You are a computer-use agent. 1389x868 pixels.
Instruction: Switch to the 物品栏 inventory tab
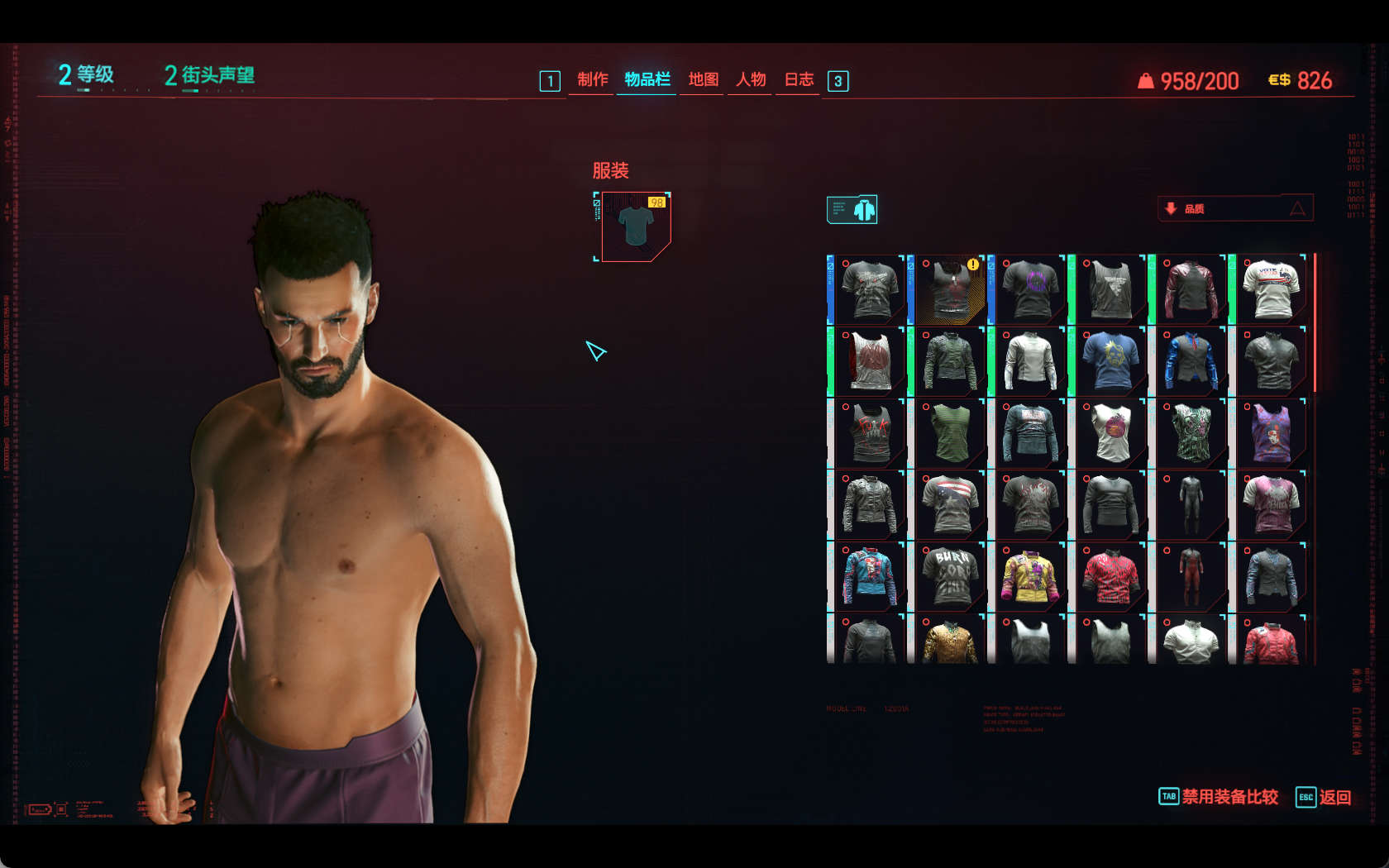click(647, 79)
